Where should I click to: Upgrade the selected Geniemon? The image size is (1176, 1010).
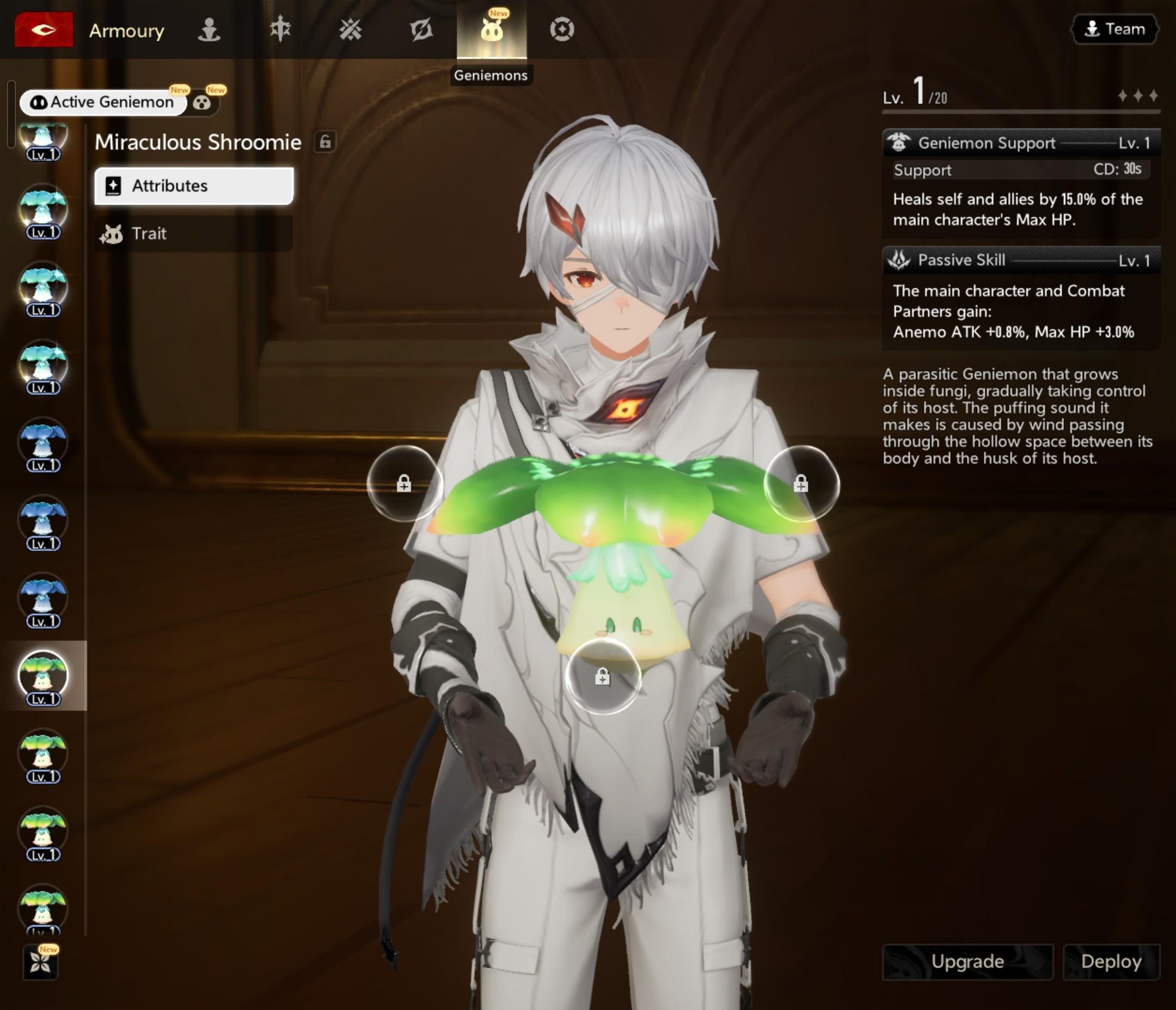[967, 961]
